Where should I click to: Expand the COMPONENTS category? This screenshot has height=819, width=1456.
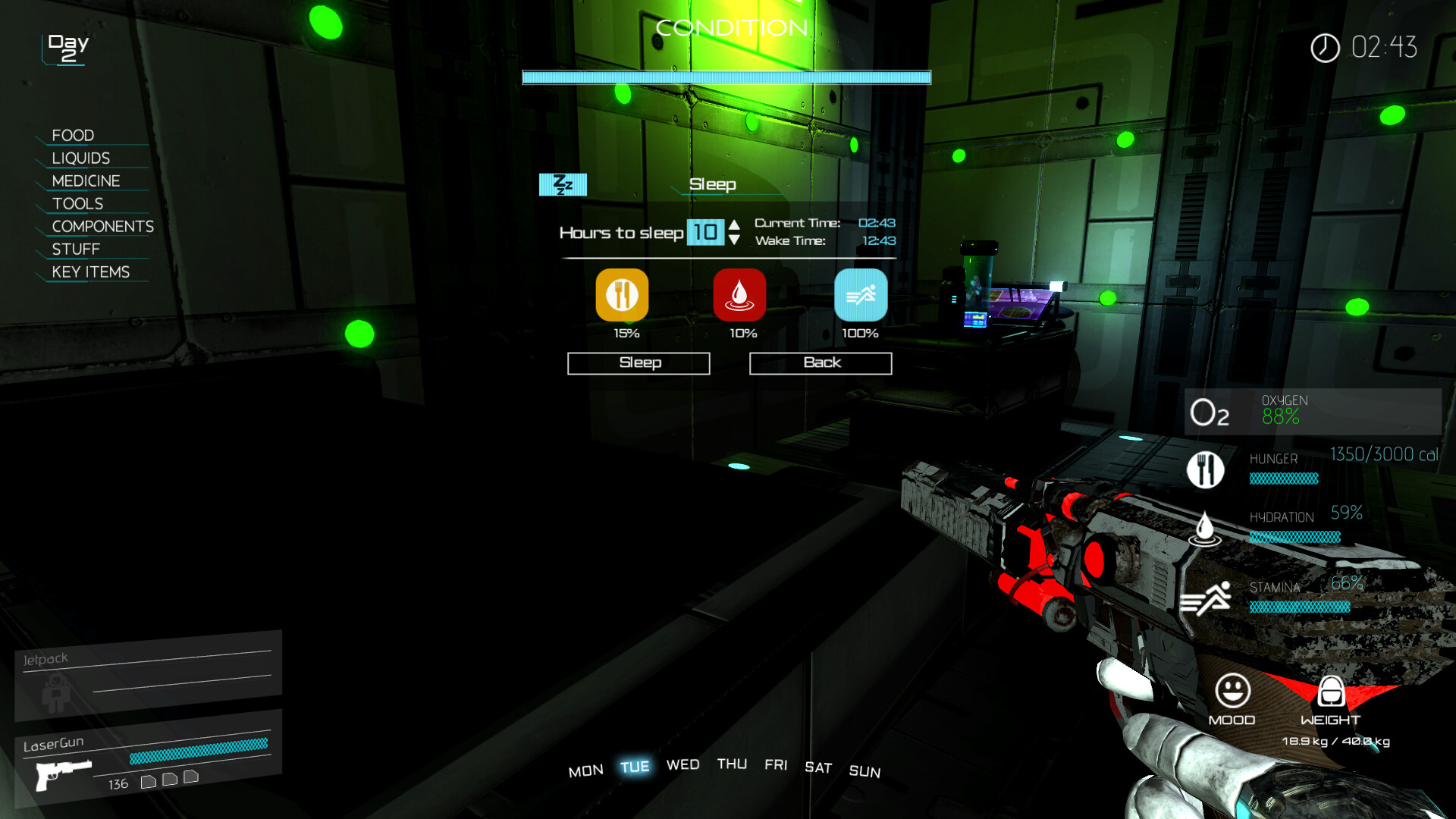coord(102,226)
